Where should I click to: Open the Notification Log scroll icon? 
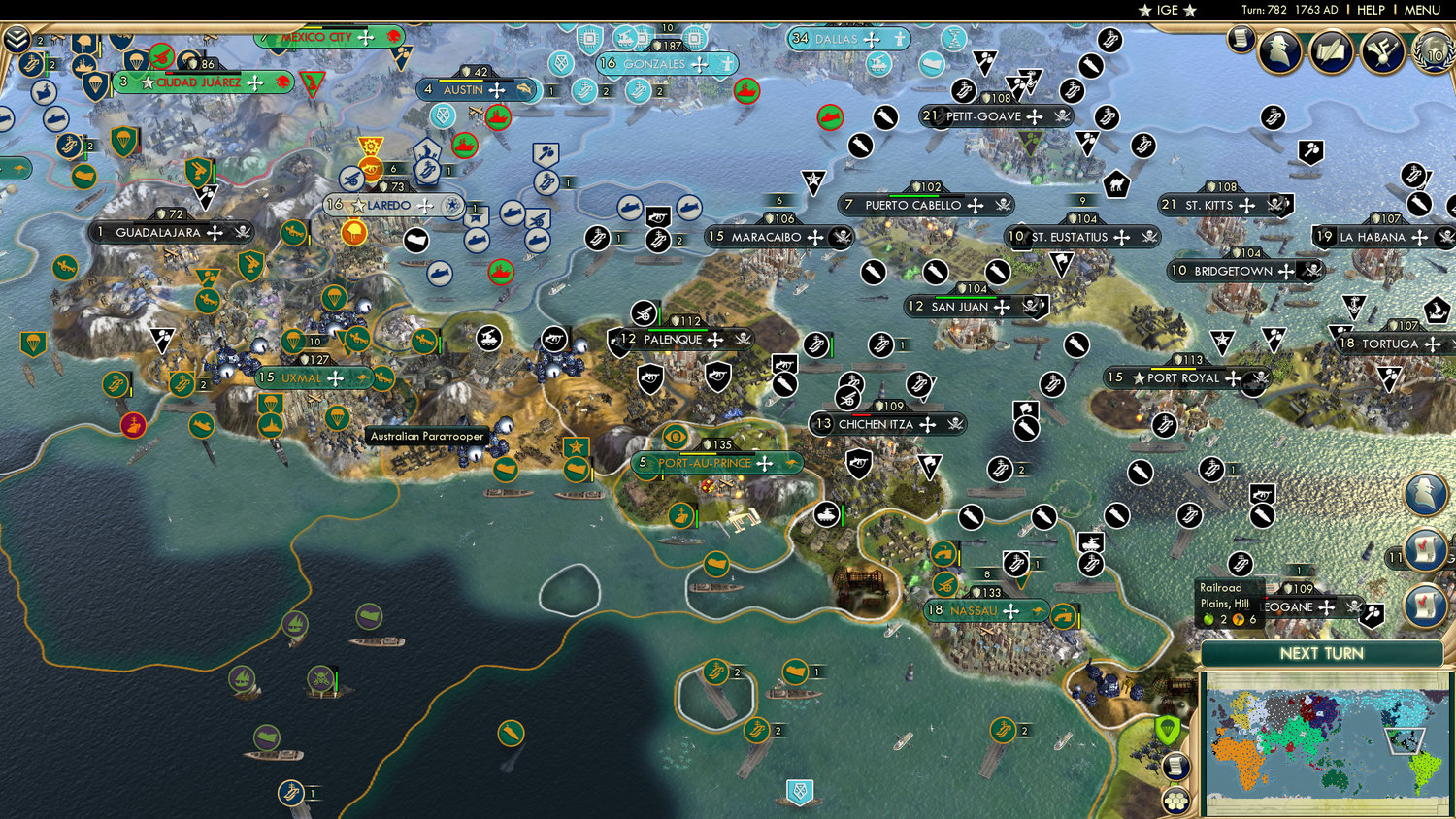tap(1175, 766)
